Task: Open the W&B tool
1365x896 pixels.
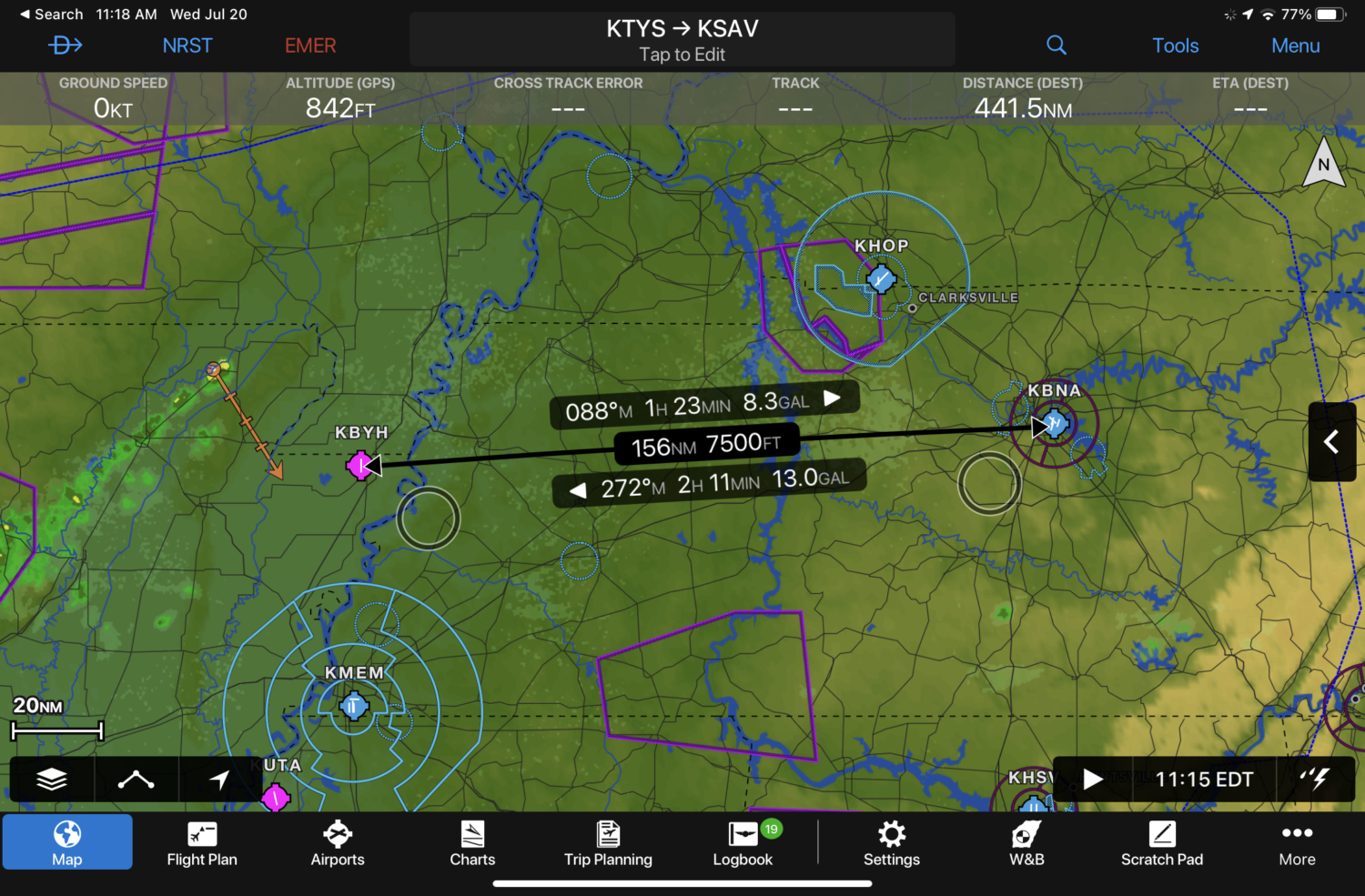Action: (x=1026, y=841)
